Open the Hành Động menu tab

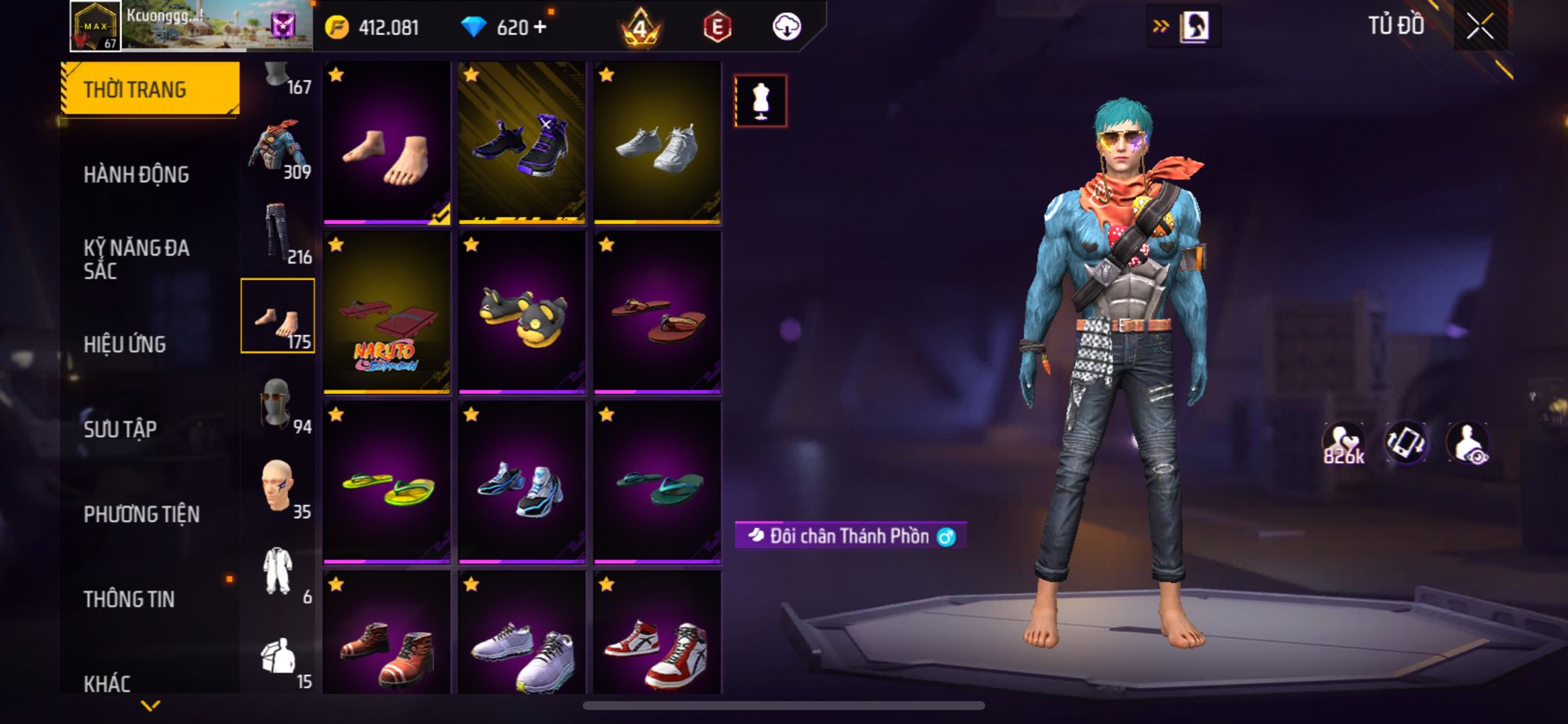[x=136, y=174]
